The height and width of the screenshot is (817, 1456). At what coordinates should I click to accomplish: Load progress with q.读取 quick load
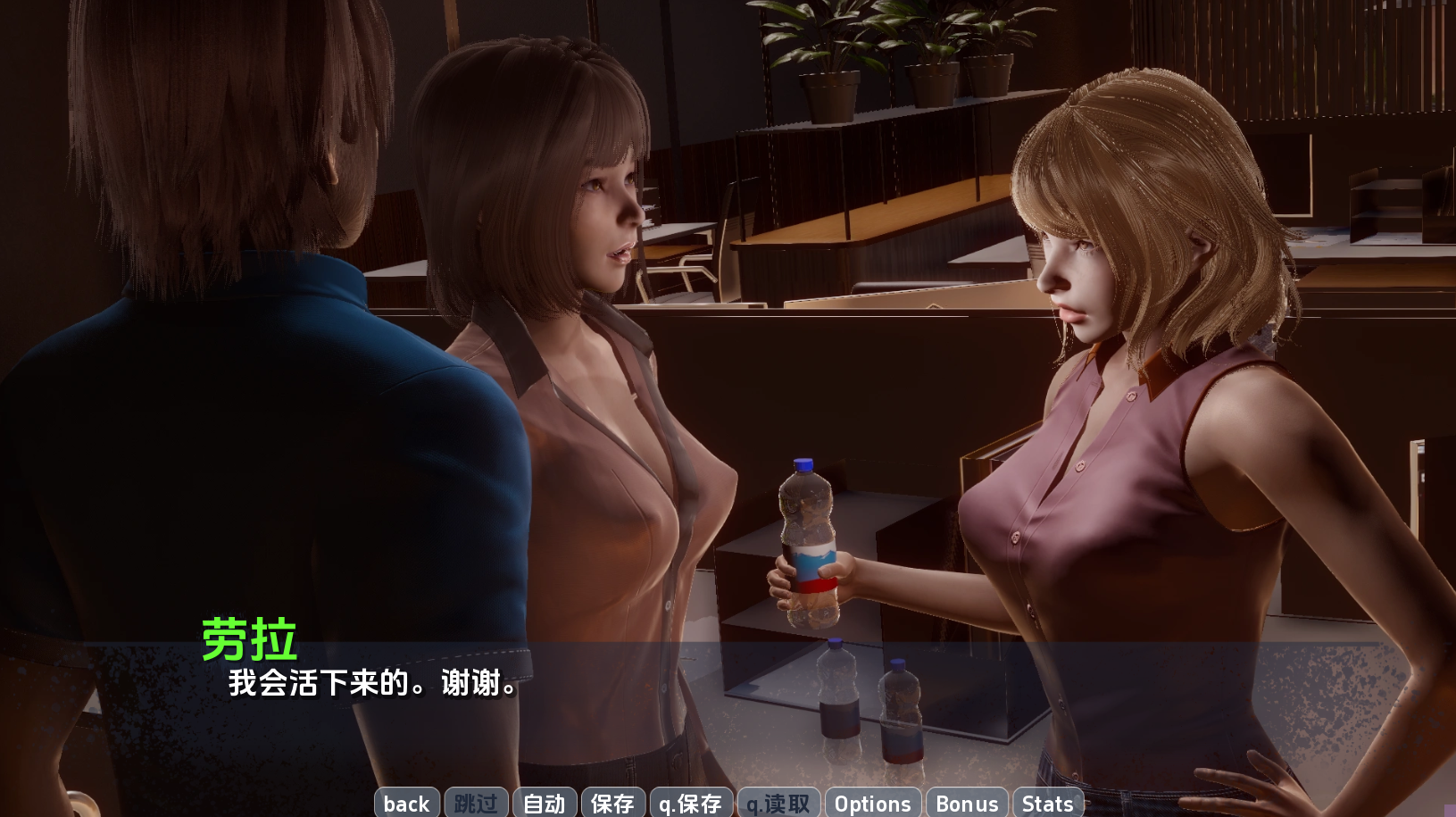coord(778,804)
